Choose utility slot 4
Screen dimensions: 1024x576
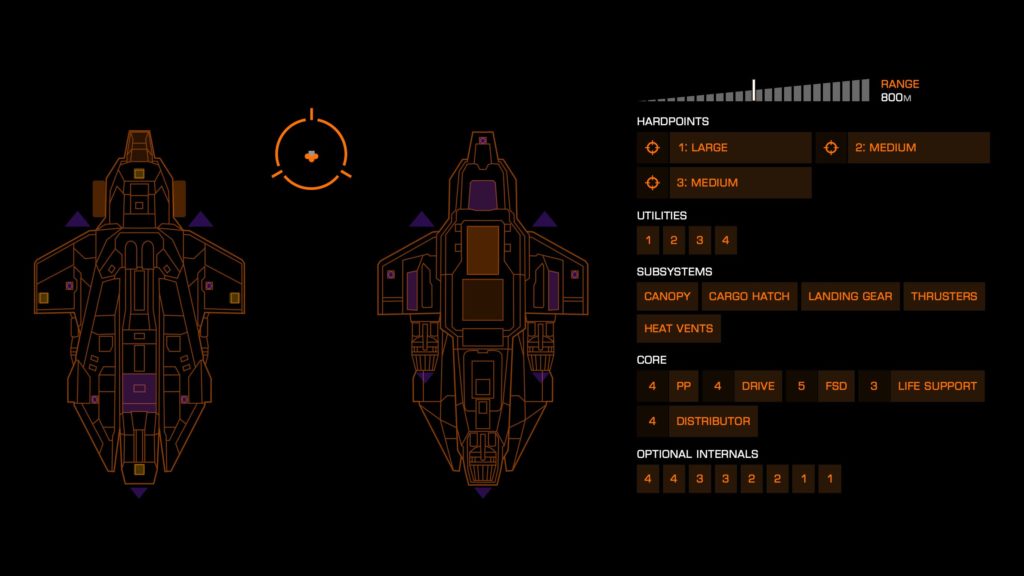coord(726,241)
